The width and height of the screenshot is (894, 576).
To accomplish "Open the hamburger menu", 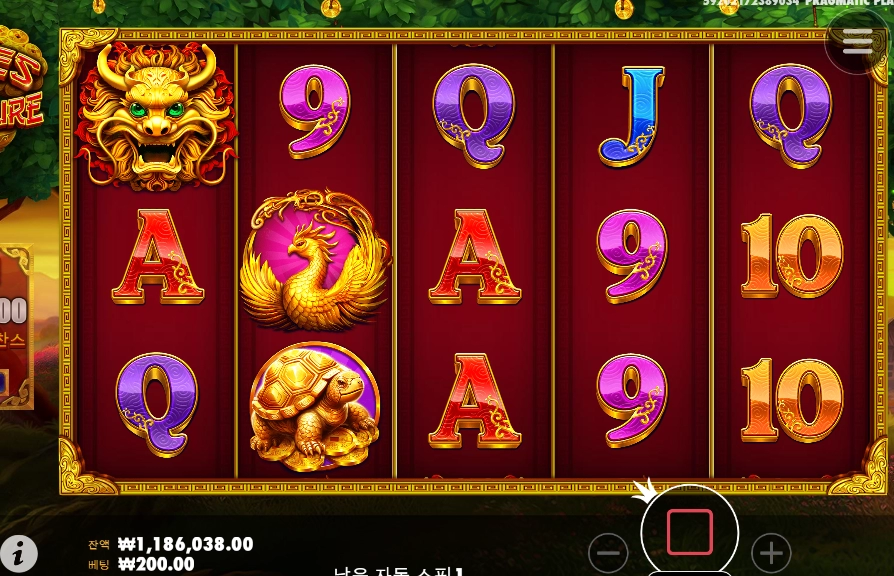I will tap(857, 41).
